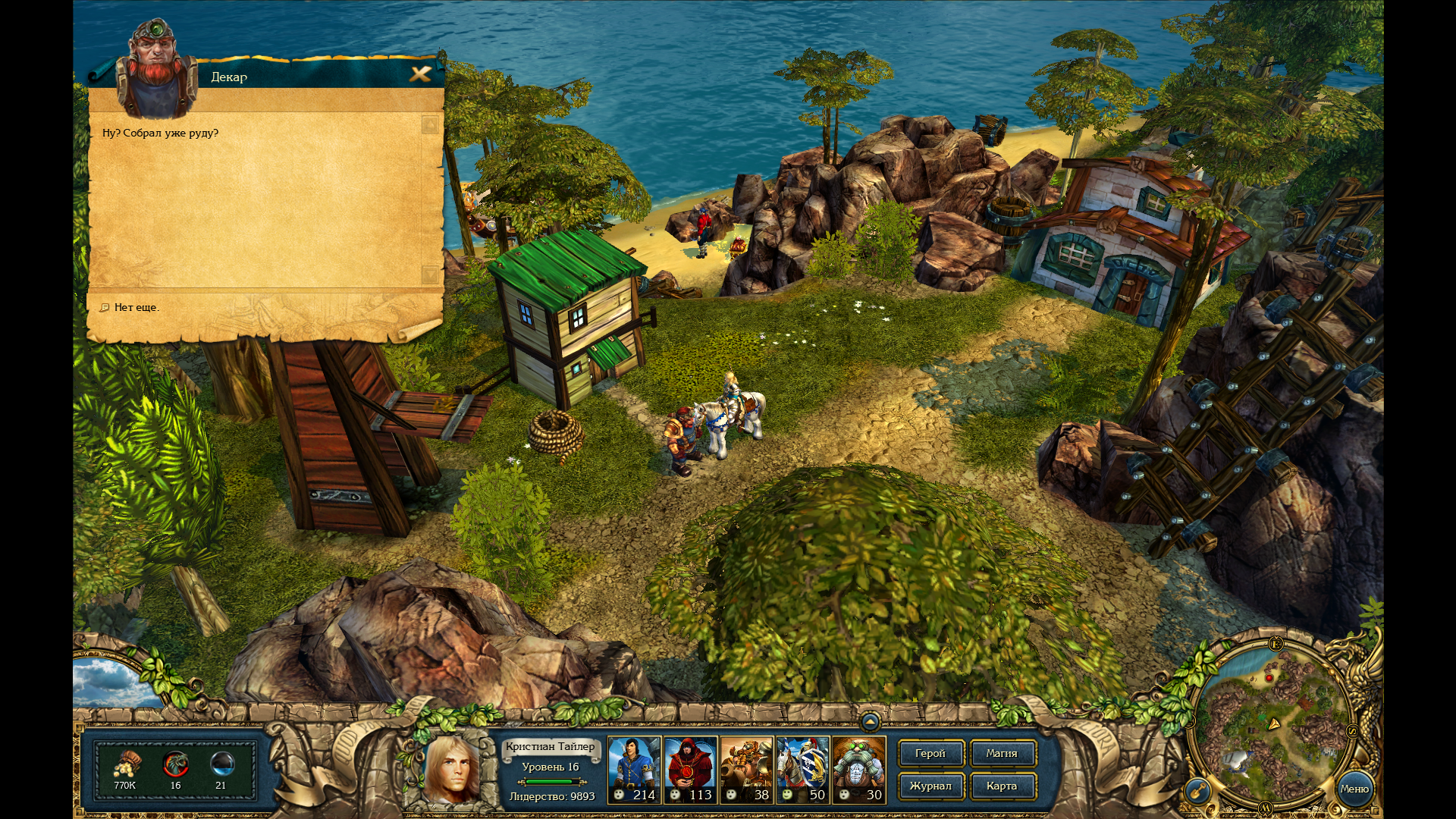This screenshot has width=1456, height=819.
Task: Click the hero portrait of Кристиан Тайлер
Action: click(452, 769)
